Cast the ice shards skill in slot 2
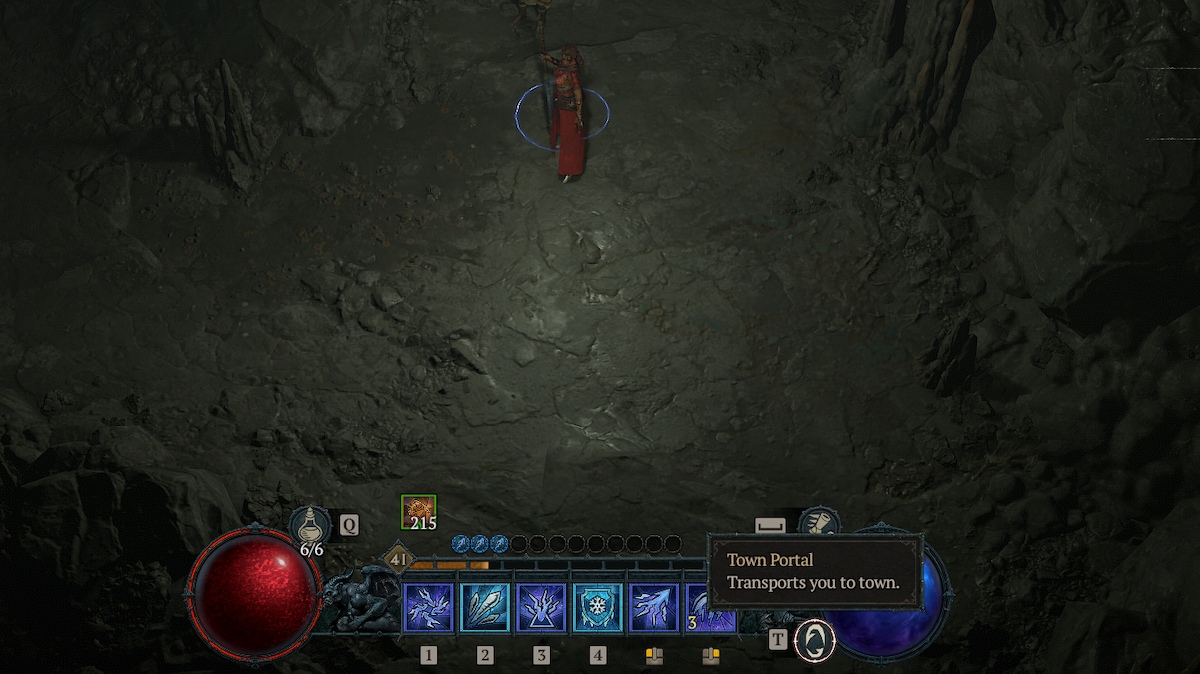 point(485,608)
